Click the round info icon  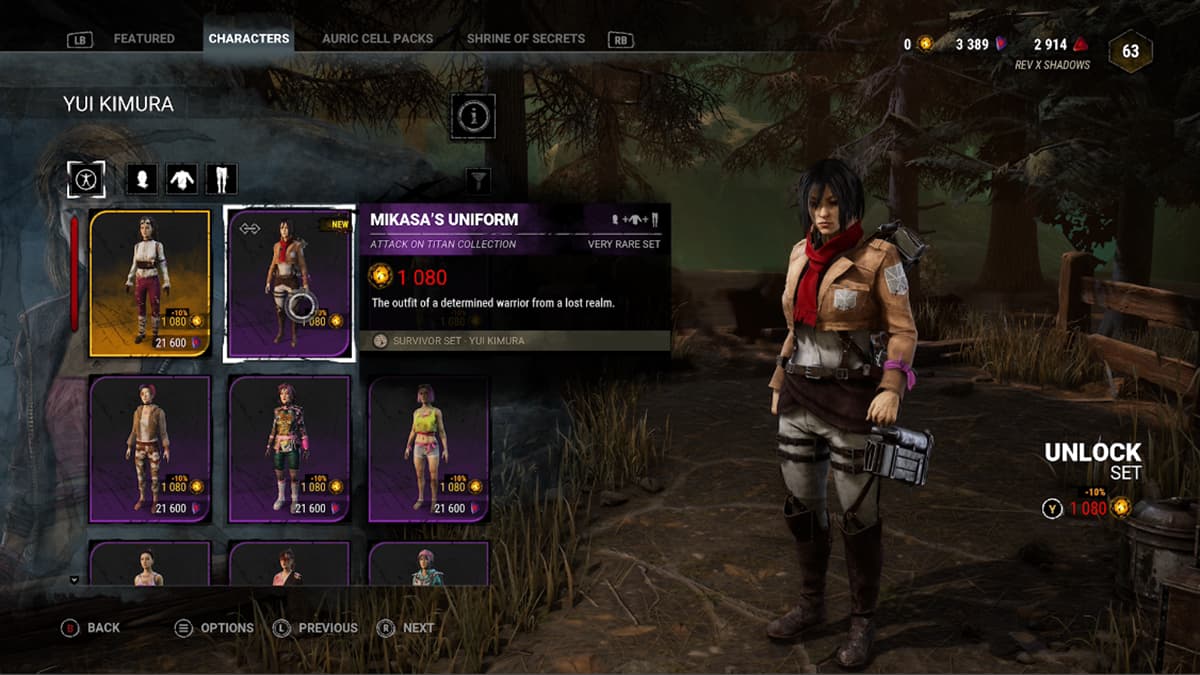(x=474, y=117)
